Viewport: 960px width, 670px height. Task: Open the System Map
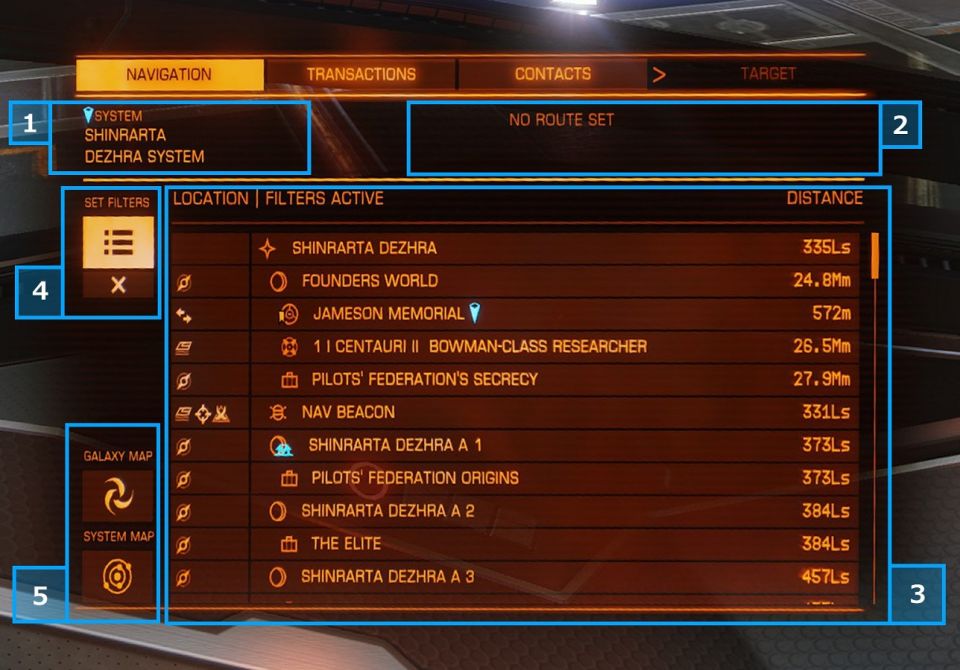pos(118,577)
